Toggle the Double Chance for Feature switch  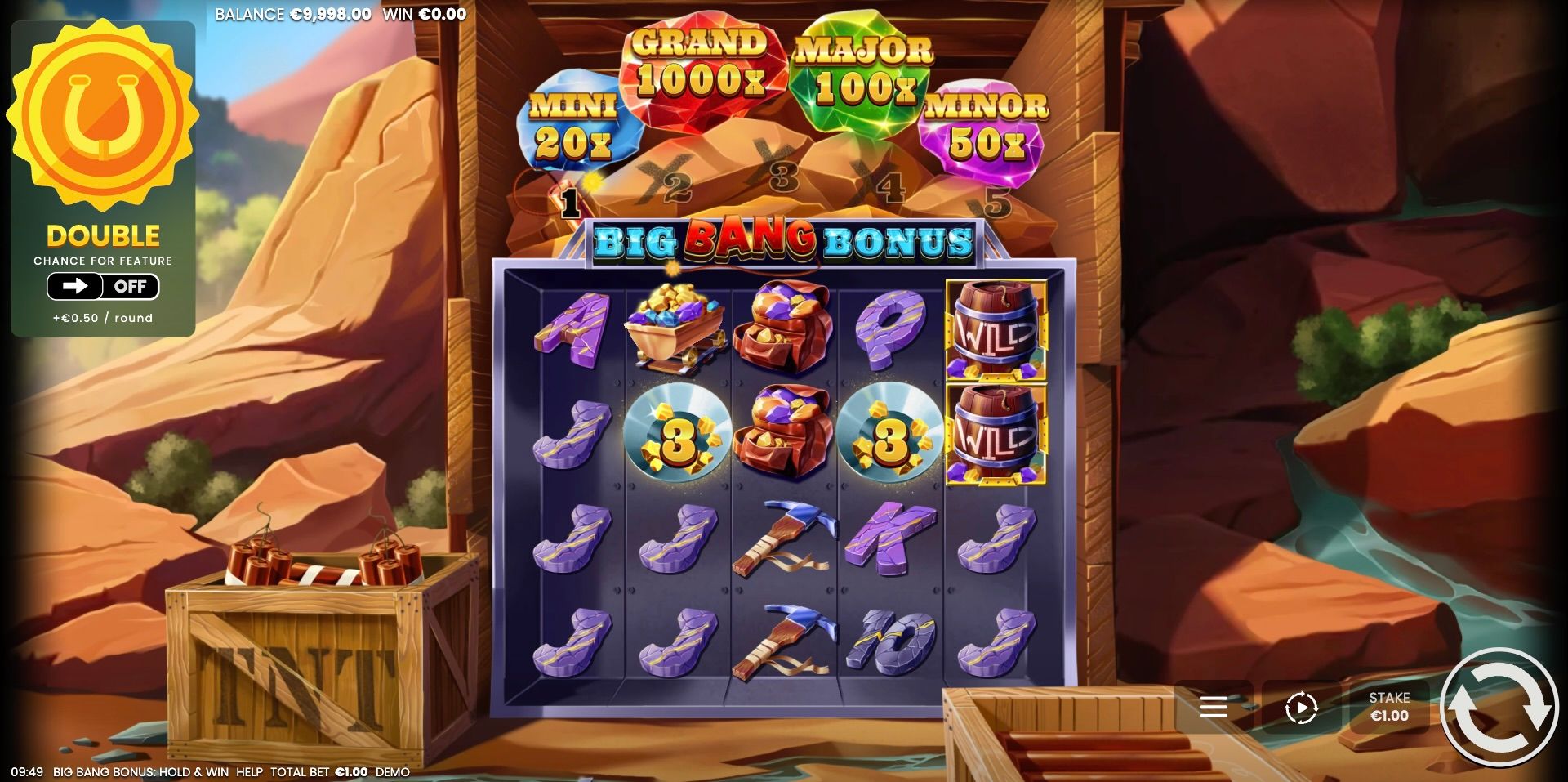tap(101, 287)
